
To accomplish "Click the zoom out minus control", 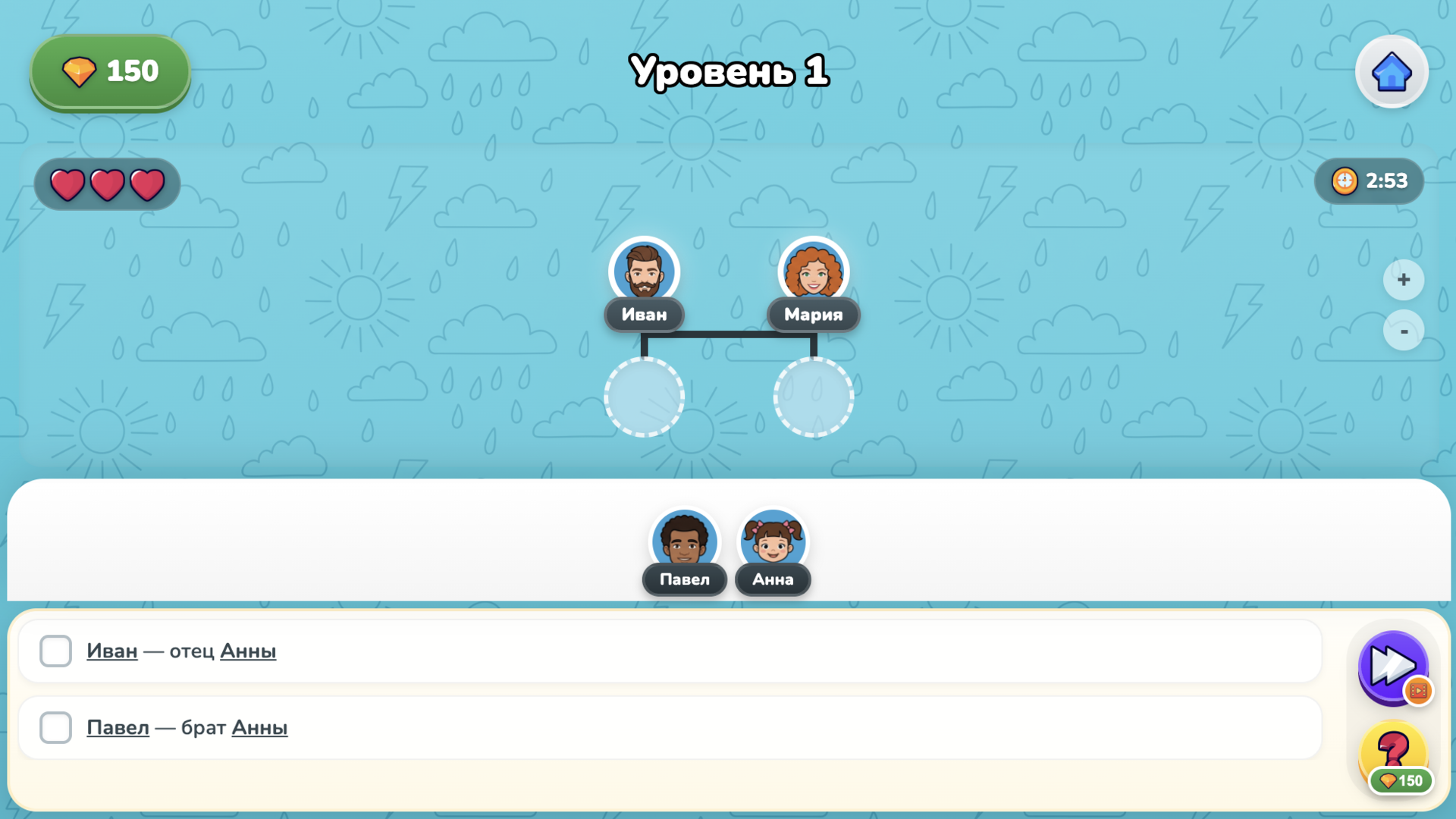I will click(x=1404, y=331).
